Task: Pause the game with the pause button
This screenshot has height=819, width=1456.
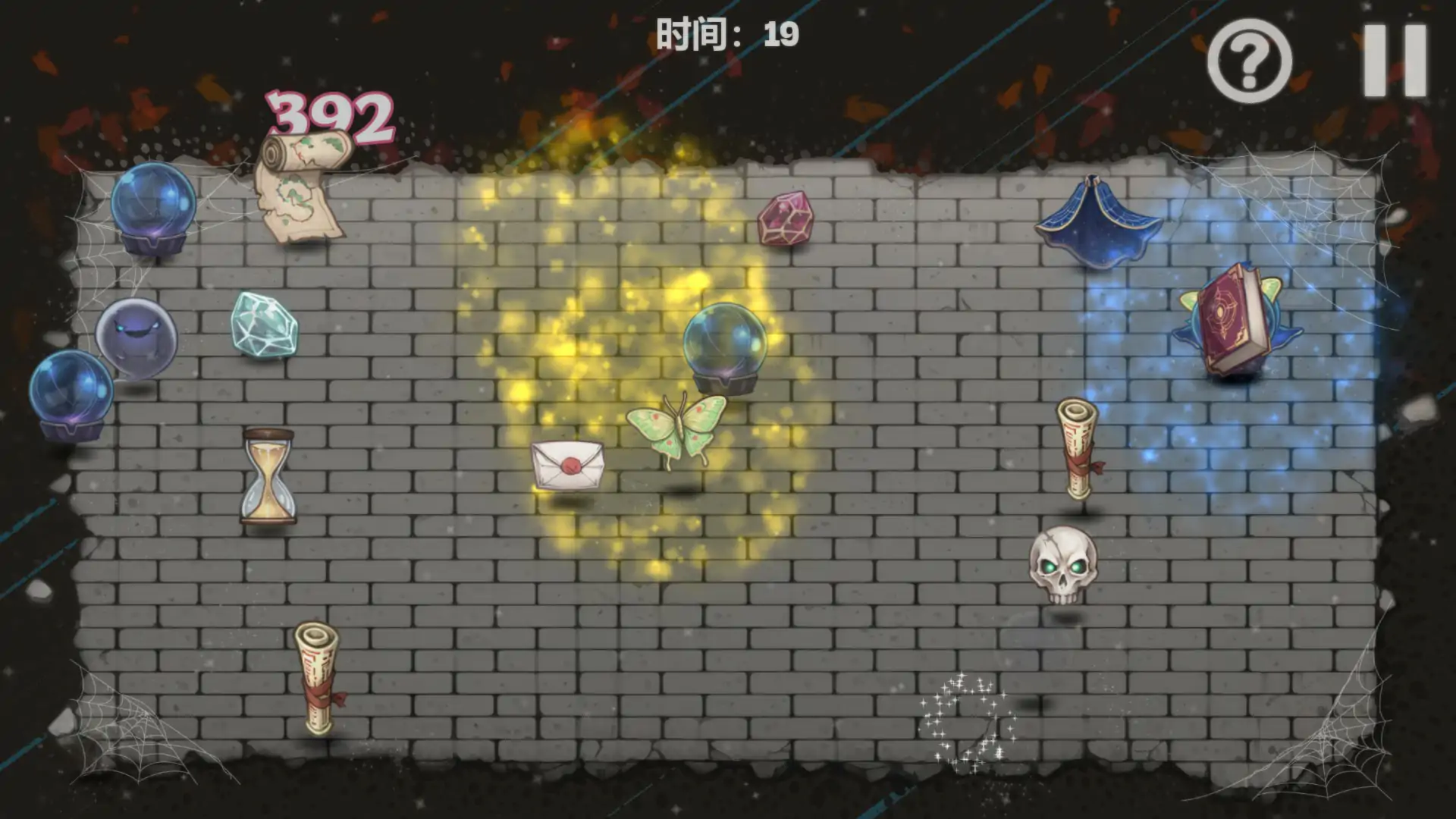Action: click(x=1395, y=61)
